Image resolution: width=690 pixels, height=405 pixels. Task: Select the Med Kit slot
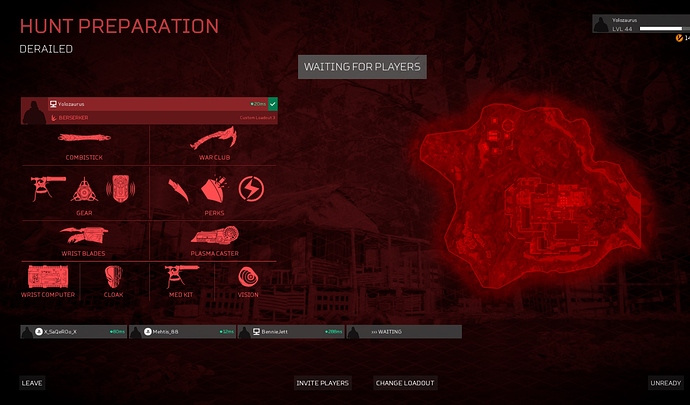pyautogui.click(x=182, y=281)
